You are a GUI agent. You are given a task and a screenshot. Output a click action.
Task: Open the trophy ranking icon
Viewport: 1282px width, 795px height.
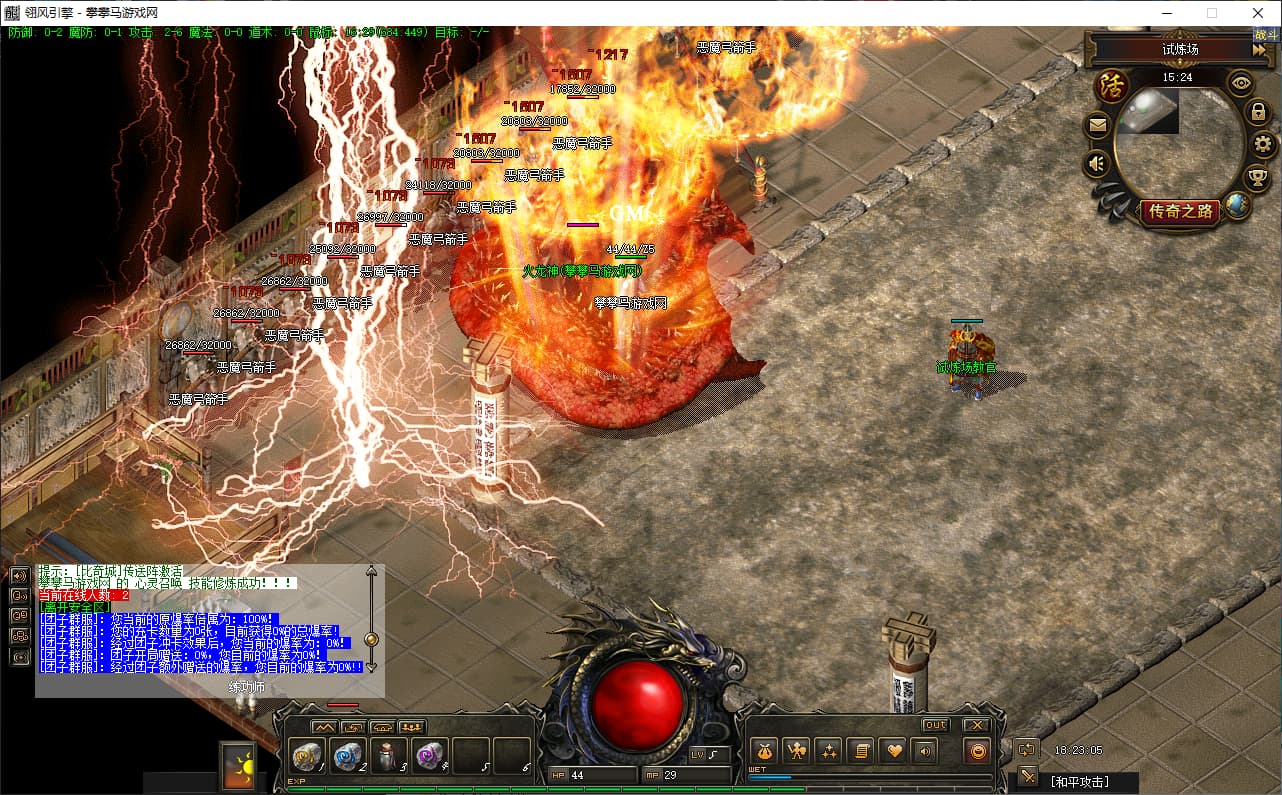coord(1258,178)
